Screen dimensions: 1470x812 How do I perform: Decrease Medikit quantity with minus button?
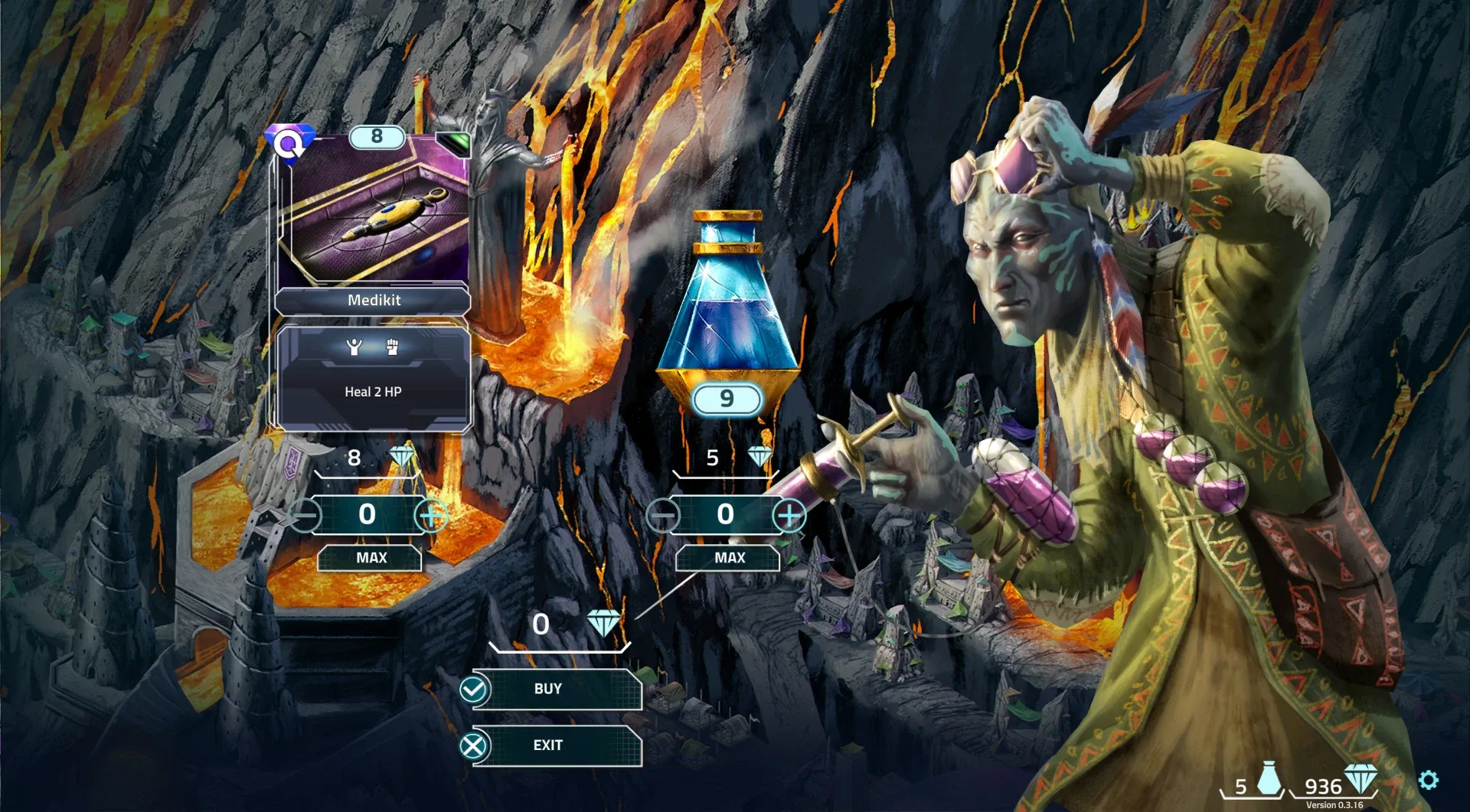tap(305, 516)
